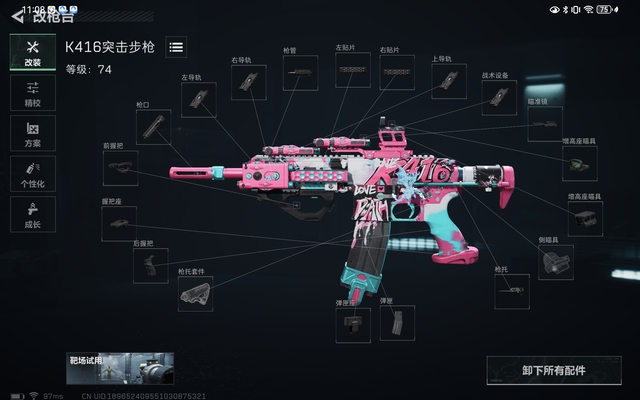640x400 pixels.
Task: Switch to the 方案 tab
Action: [x=32, y=133]
